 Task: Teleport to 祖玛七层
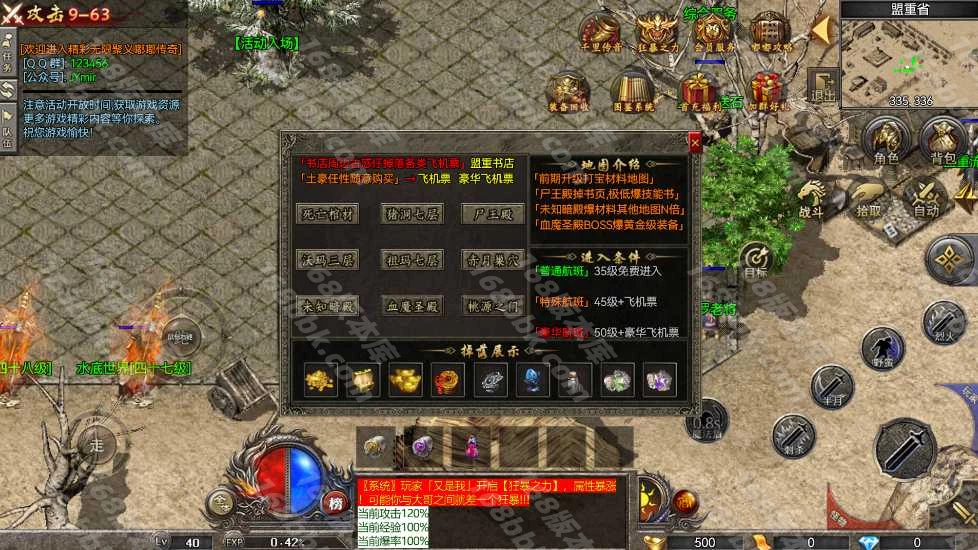(411, 260)
